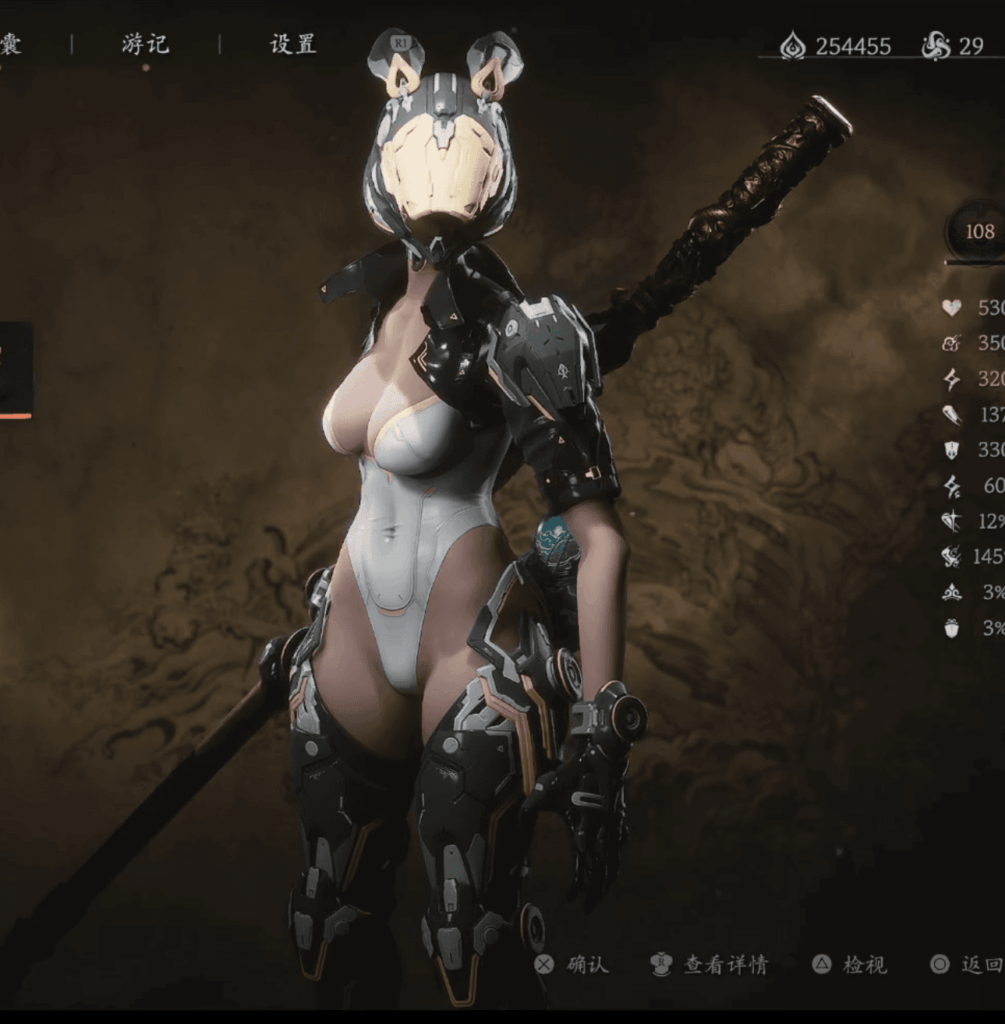Image resolution: width=1005 pixels, height=1024 pixels.
Task: Select the partially visible 行囊 inventory tab
Action: click(x=9, y=44)
